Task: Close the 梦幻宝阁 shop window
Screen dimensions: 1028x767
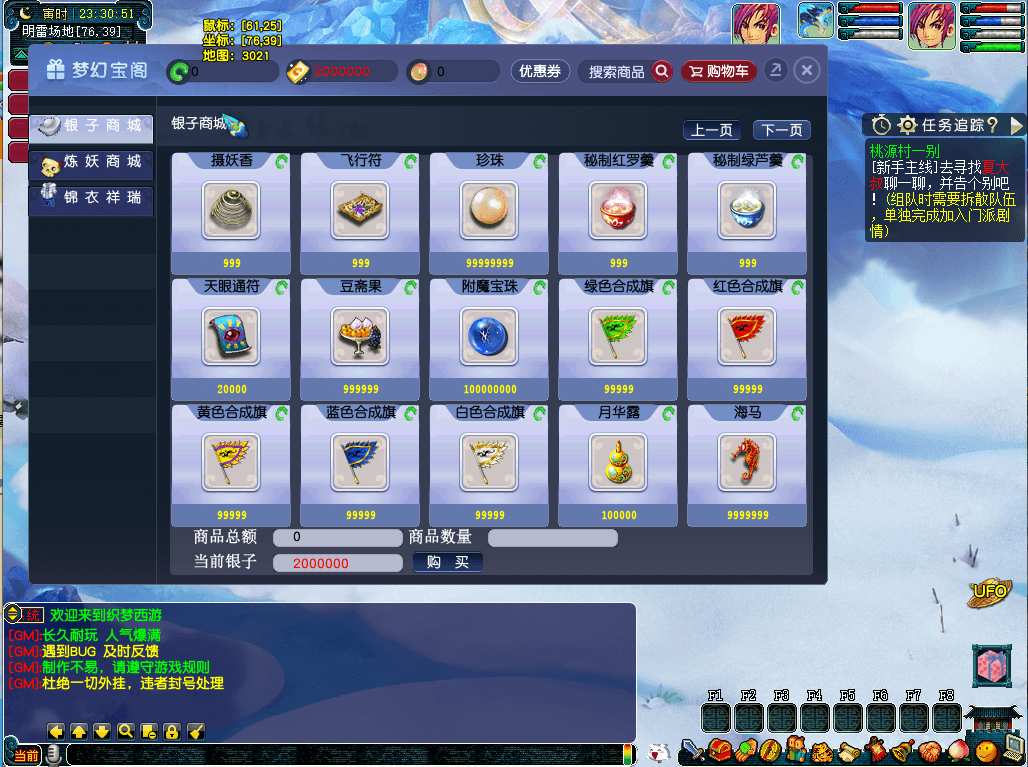Action: click(x=807, y=70)
